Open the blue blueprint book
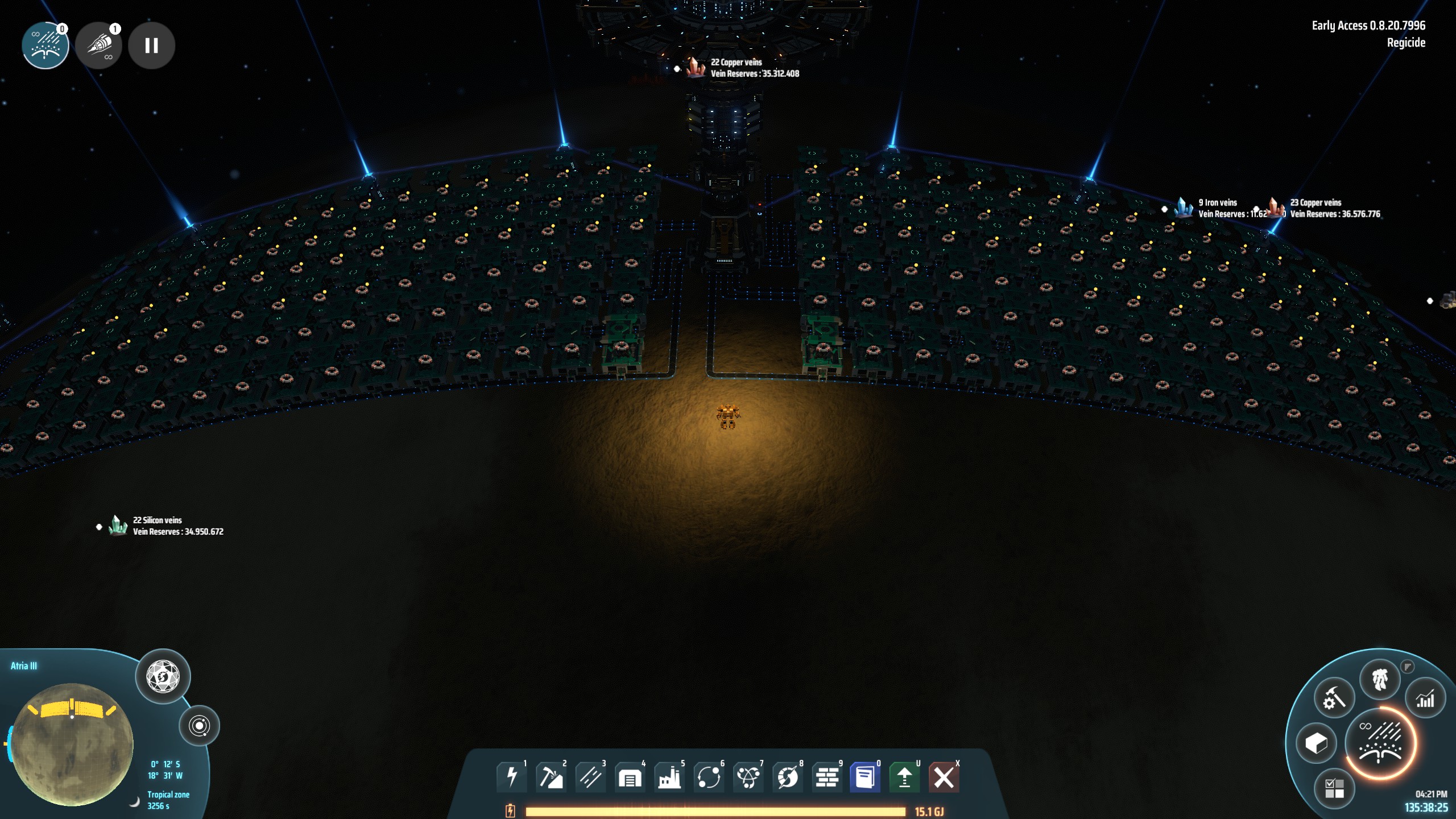 [x=865, y=777]
